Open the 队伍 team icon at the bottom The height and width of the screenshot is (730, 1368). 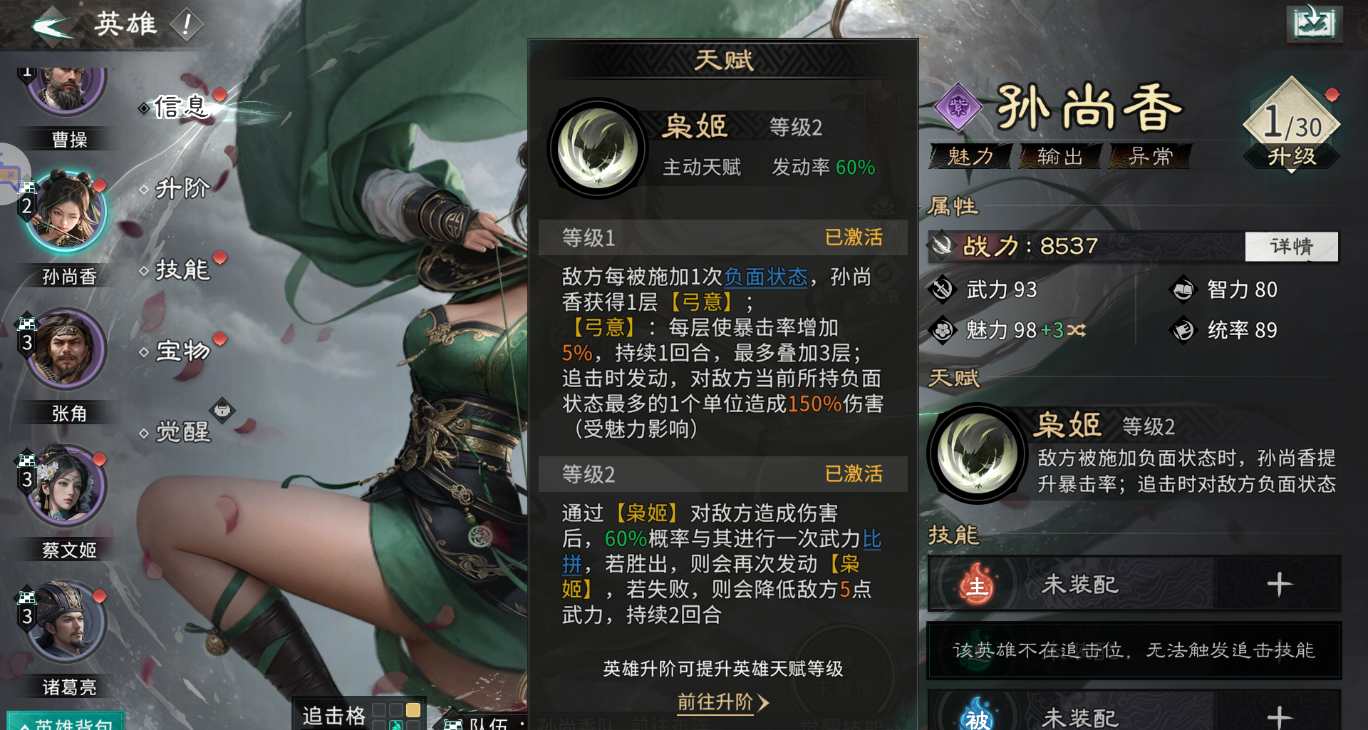pyautogui.click(x=455, y=725)
